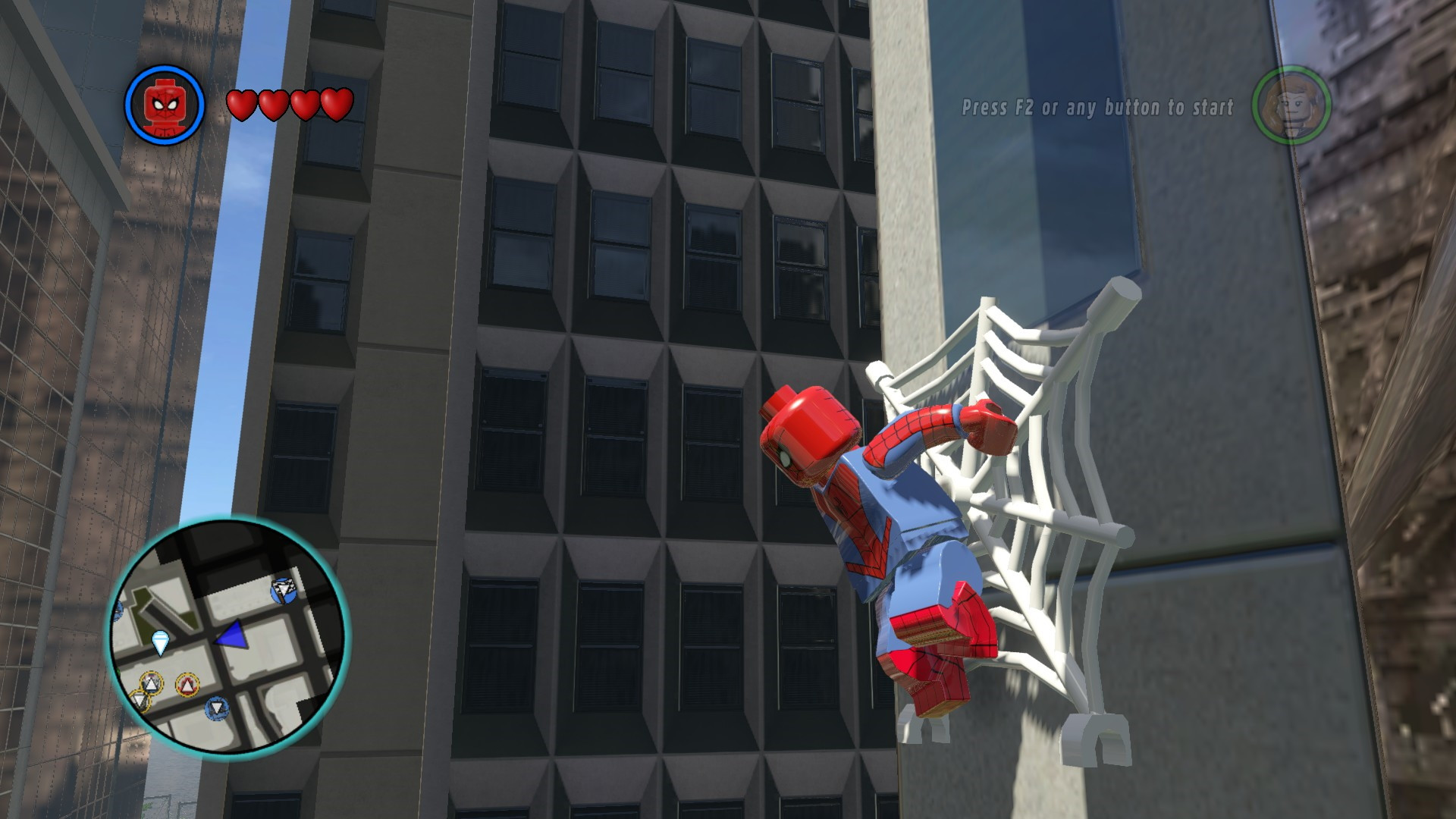Click the third heart in the health row
The width and height of the screenshot is (1456, 819).
point(305,105)
